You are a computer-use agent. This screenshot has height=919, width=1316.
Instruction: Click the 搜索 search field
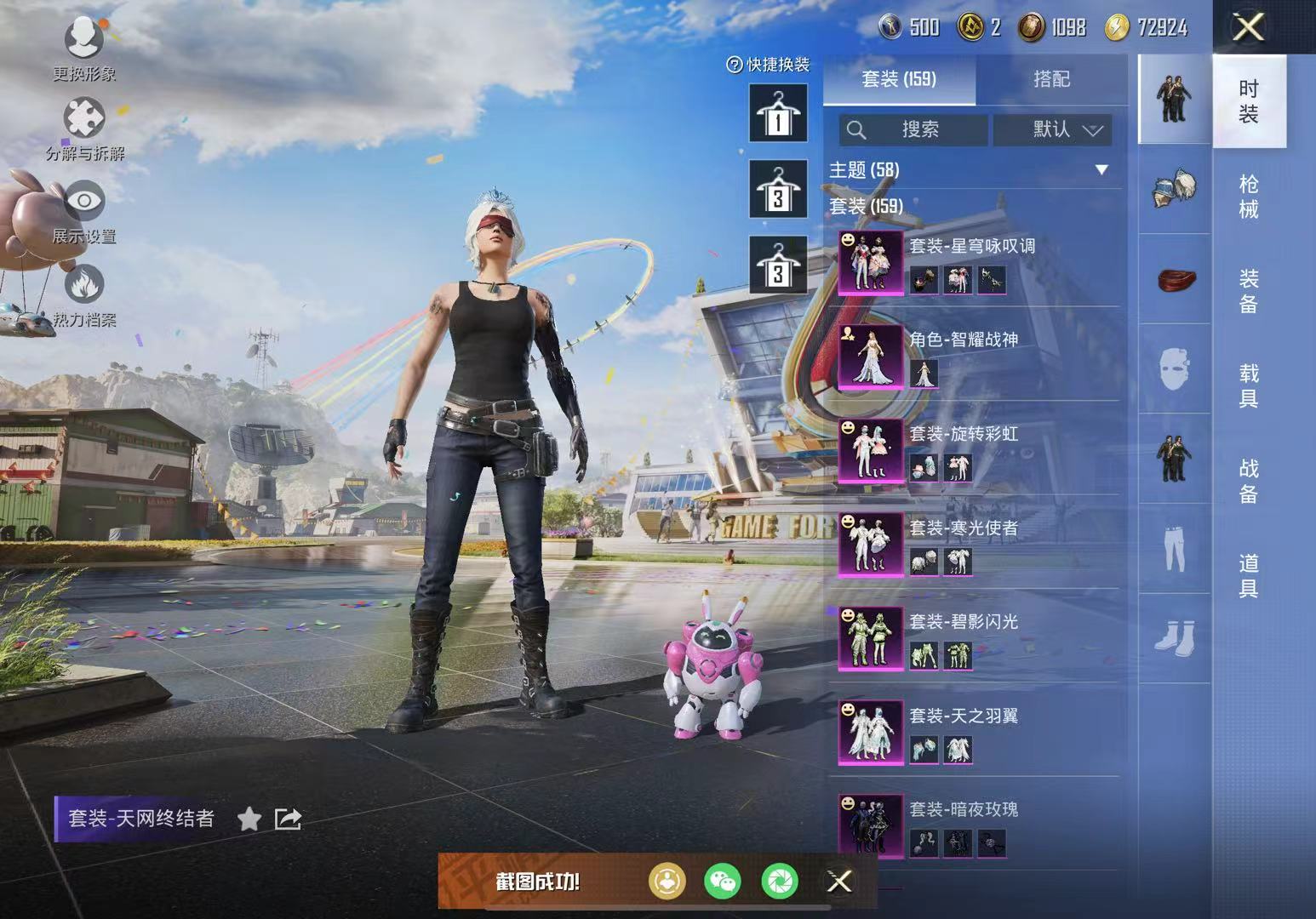pos(913,129)
